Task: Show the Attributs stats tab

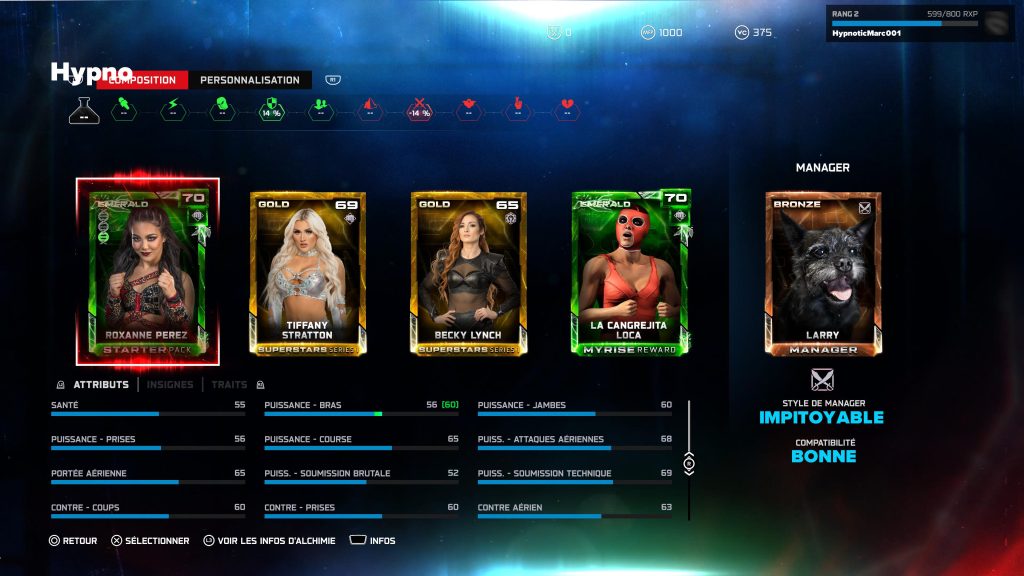Action: pos(101,384)
